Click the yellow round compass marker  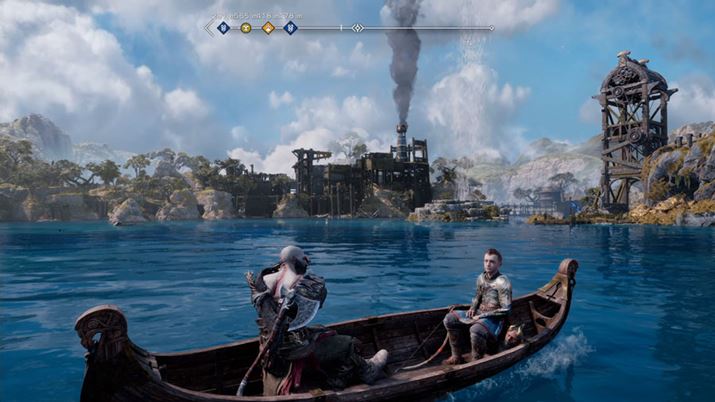246,28
